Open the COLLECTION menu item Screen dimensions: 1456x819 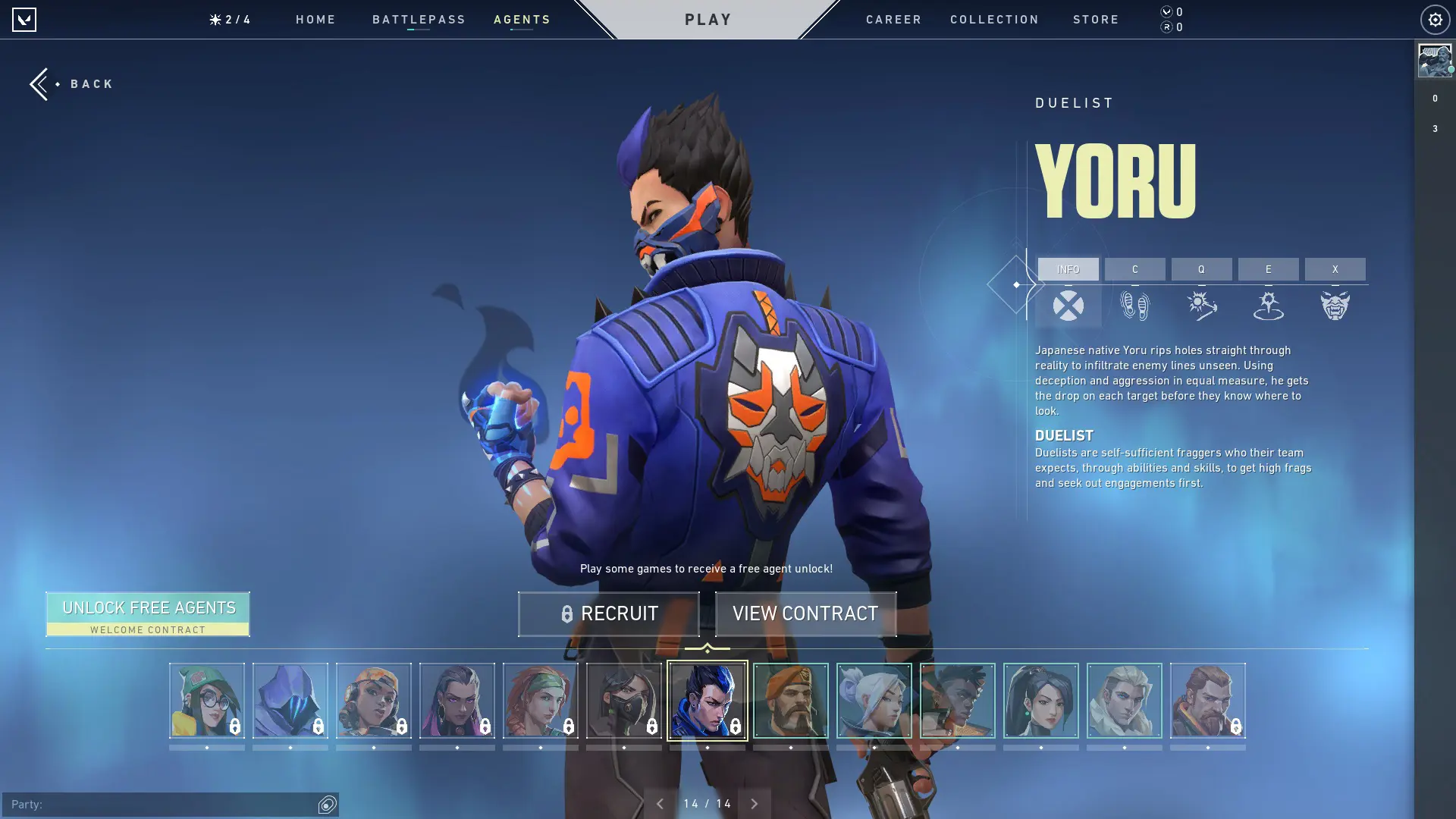click(x=994, y=19)
